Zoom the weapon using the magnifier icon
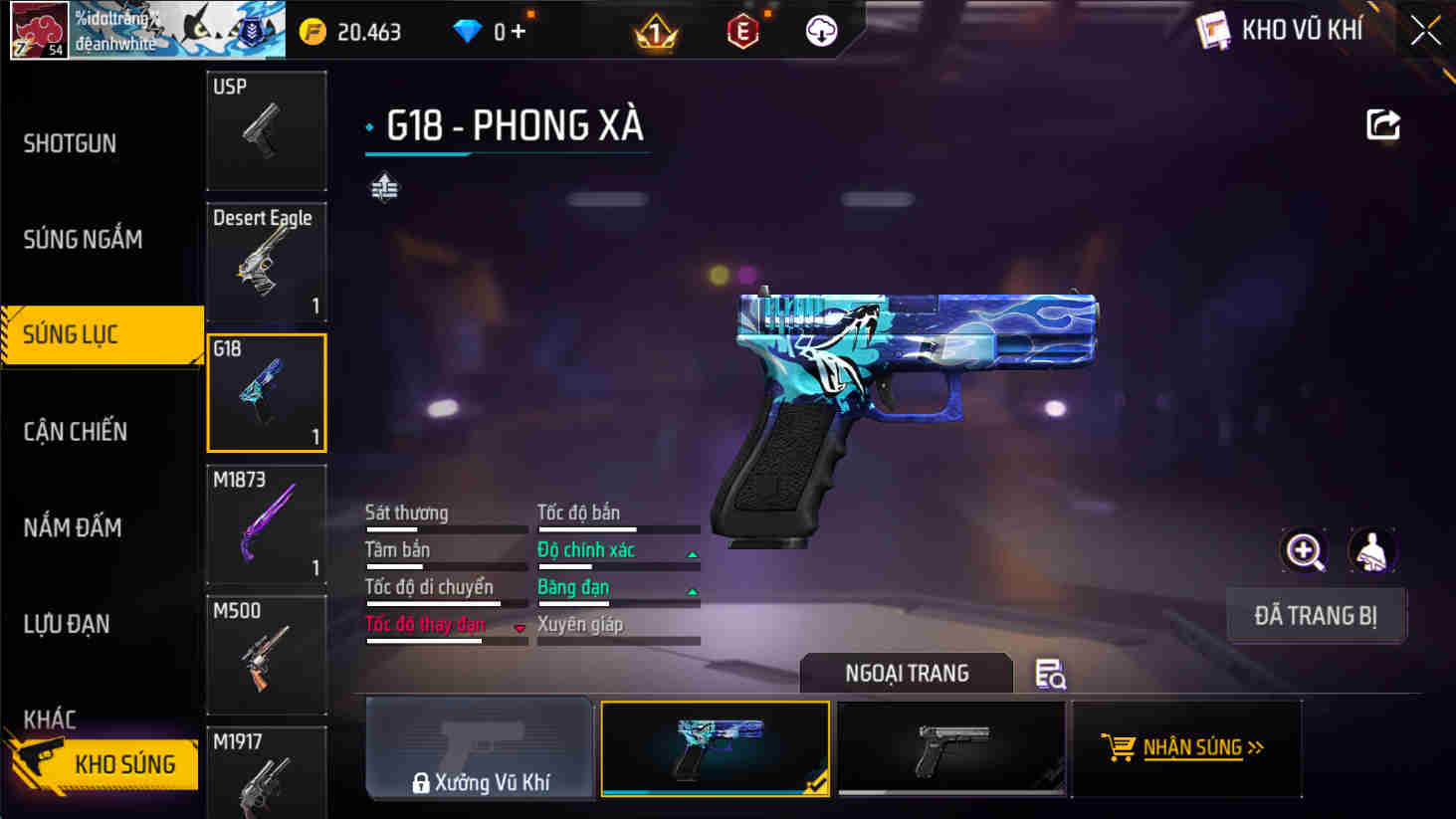Viewport: 1456px width, 819px height. click(1304, 551)
